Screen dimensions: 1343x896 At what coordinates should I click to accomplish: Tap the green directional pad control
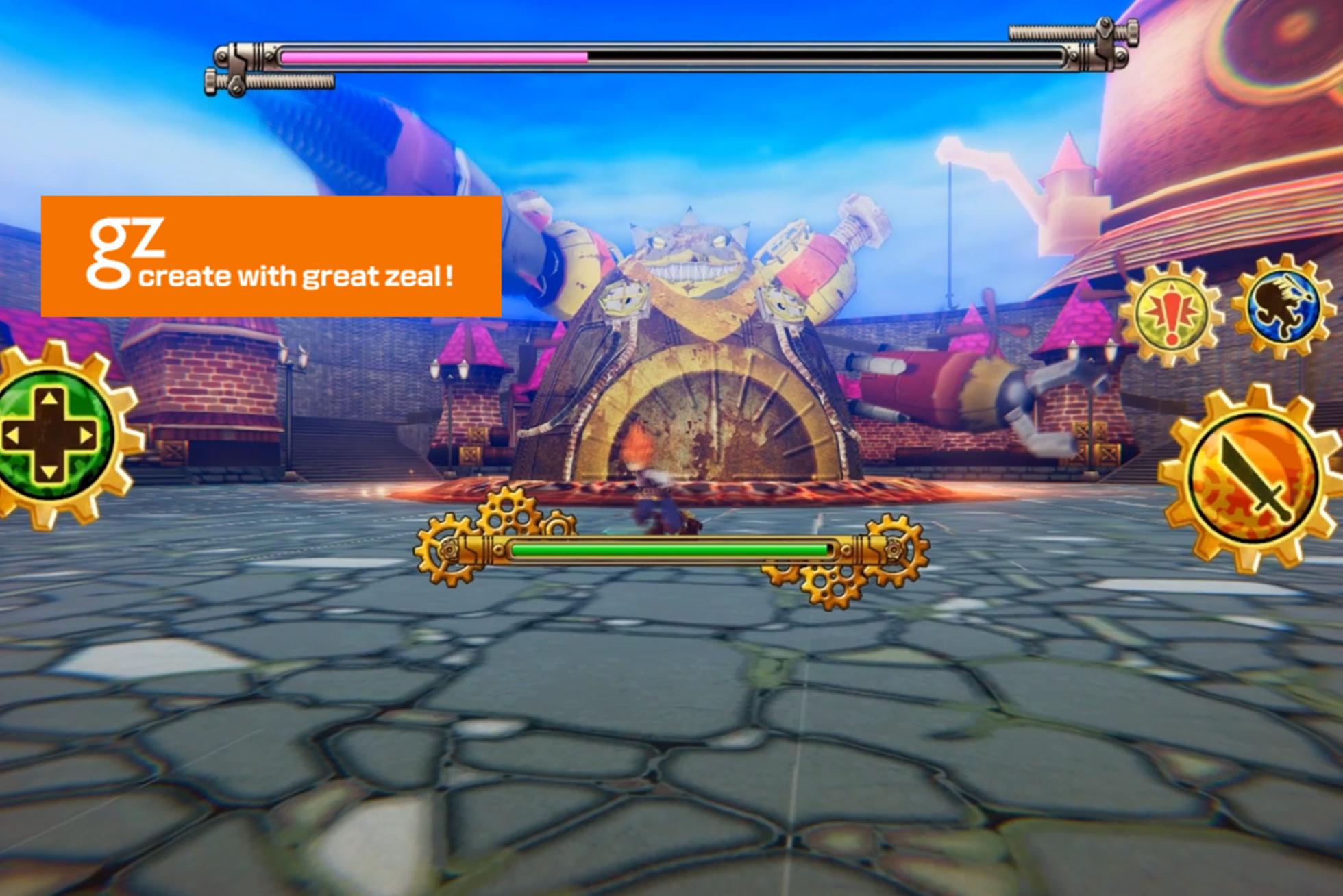pos(50,434)
